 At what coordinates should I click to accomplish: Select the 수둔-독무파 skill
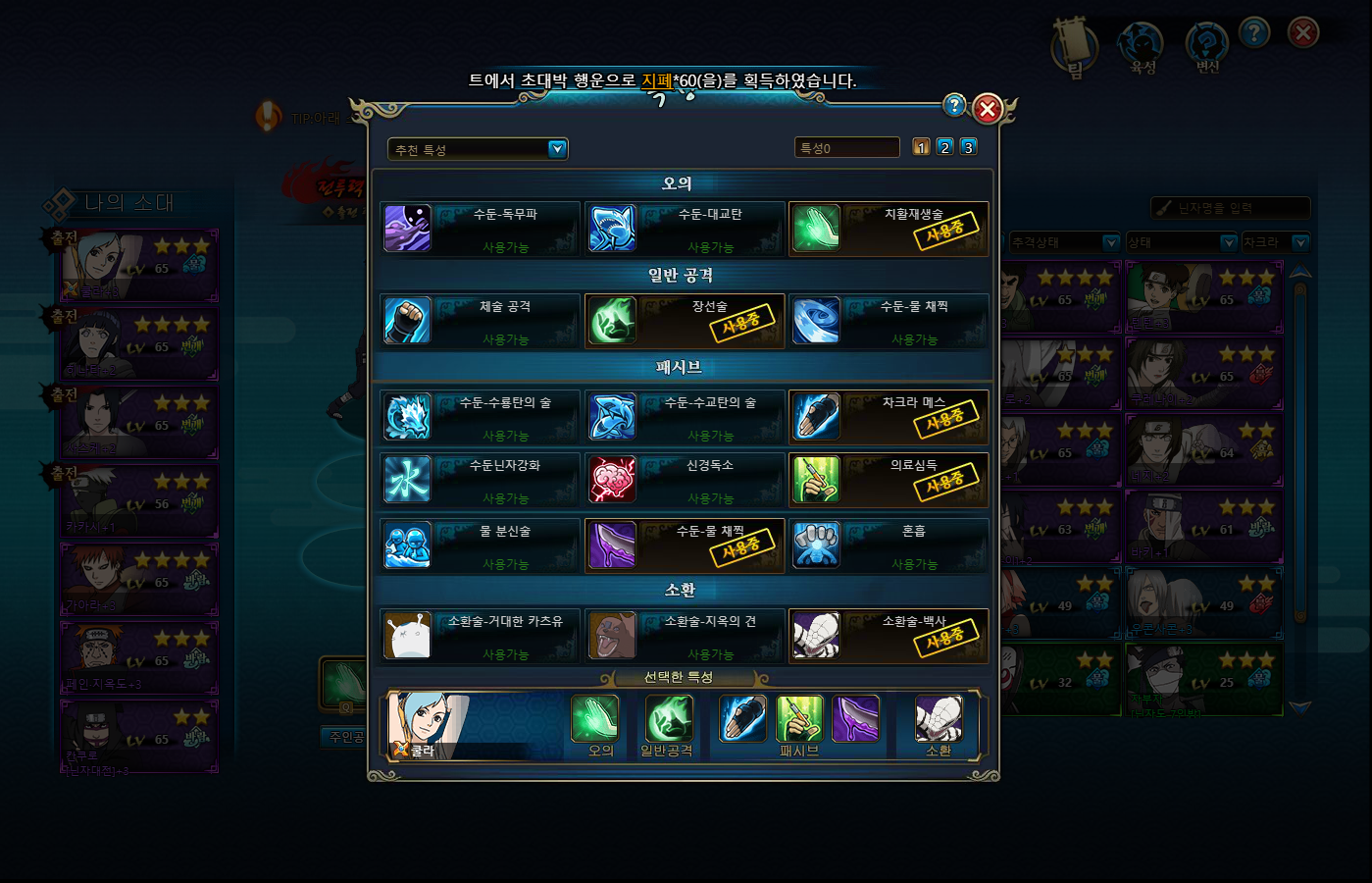(x=481, y=229)
